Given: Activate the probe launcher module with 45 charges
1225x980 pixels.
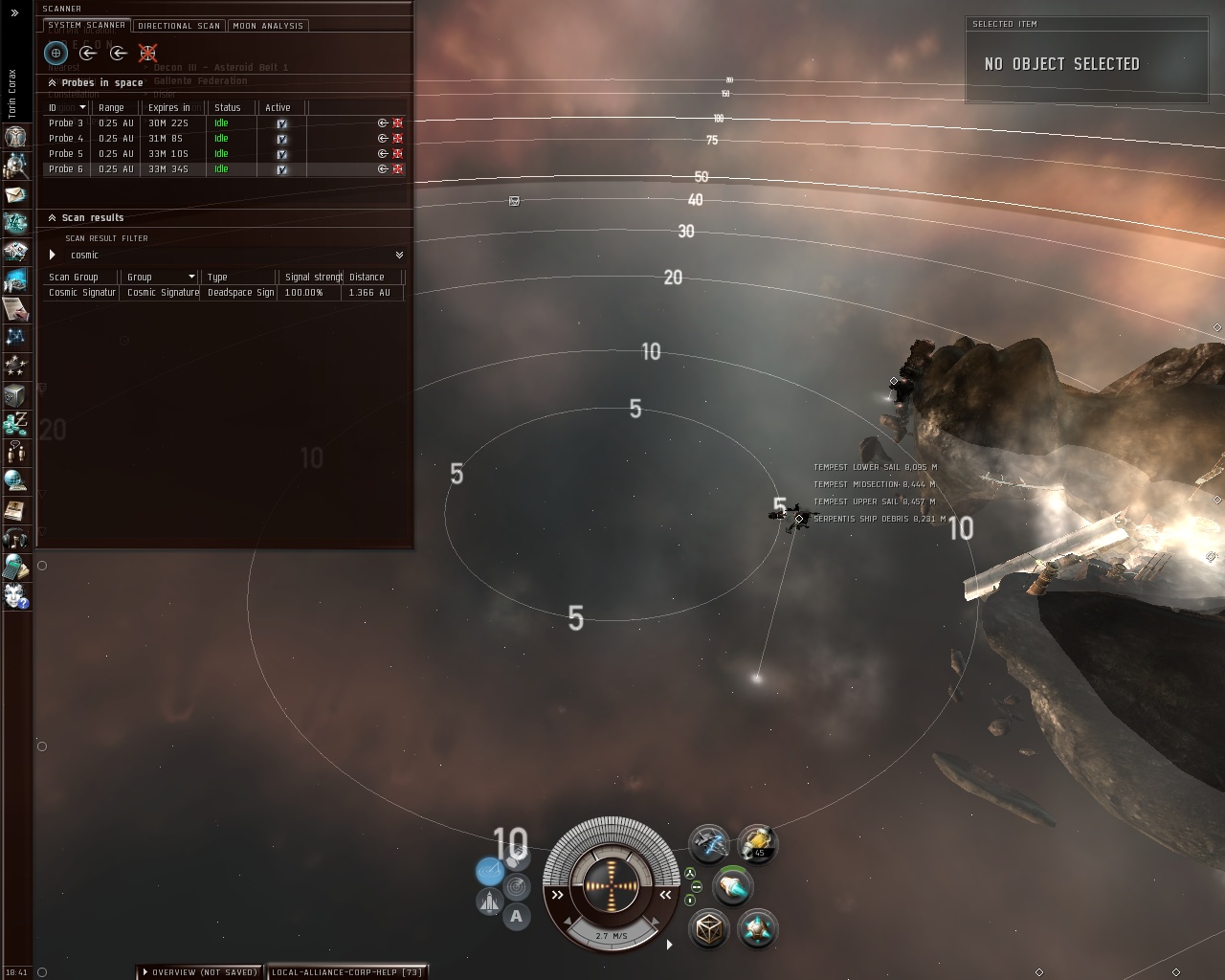Looking at the screenshot, I should point(757,843).
